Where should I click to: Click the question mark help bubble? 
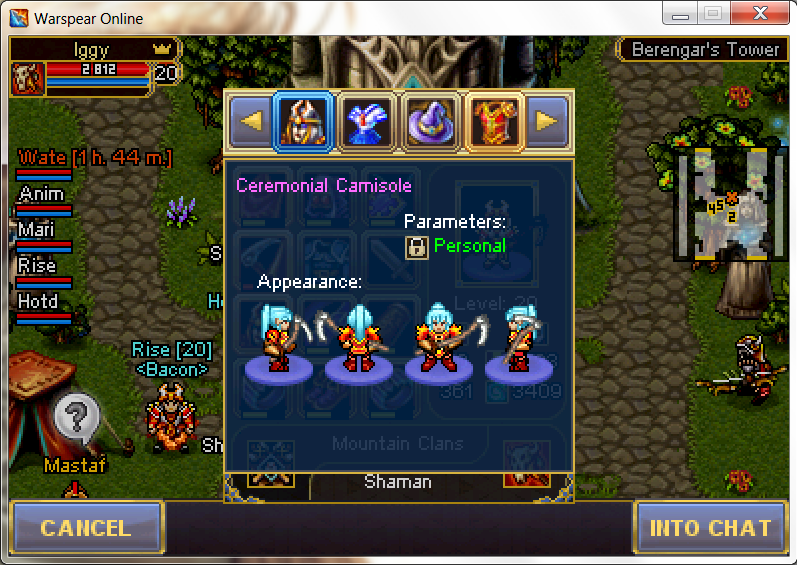coord(77,414)
